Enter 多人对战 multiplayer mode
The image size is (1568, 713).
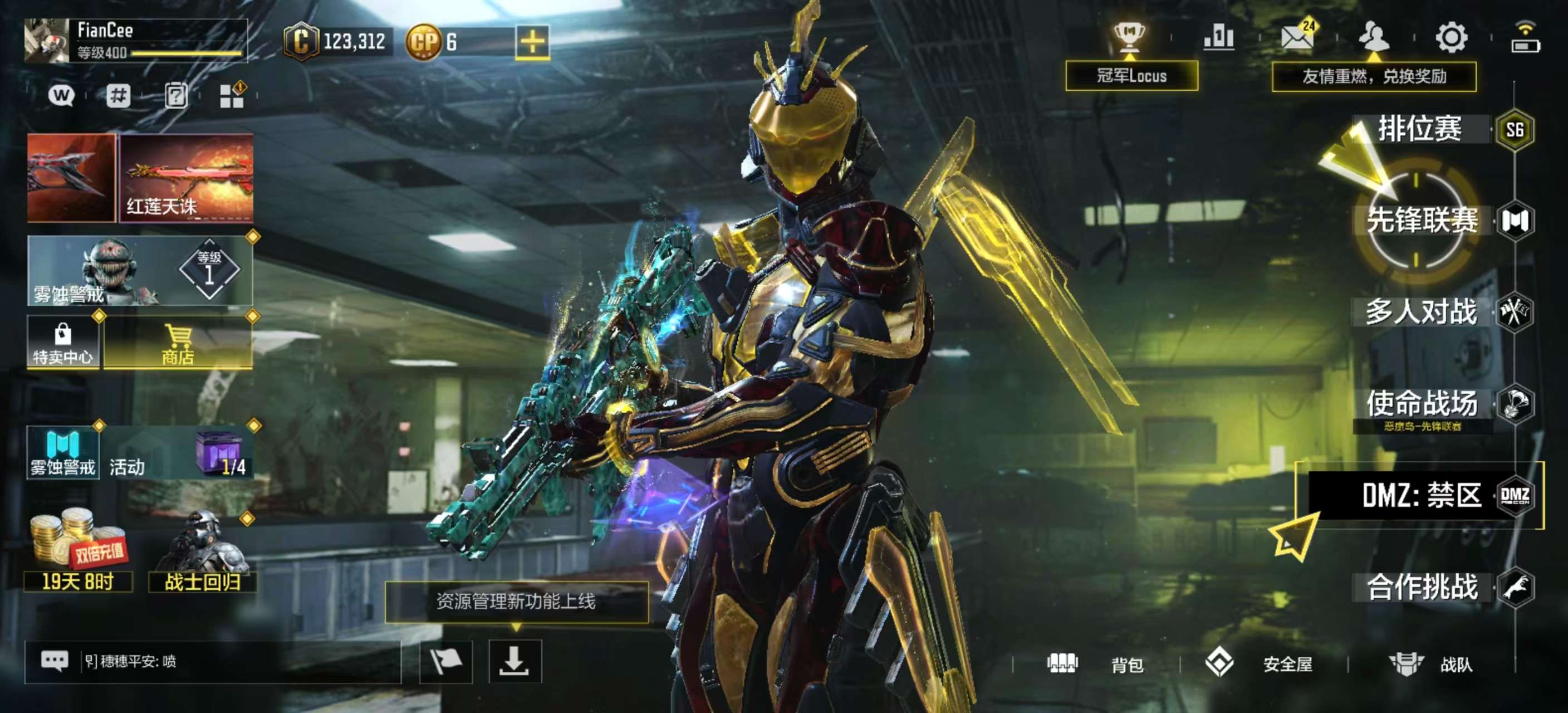(1422, 312)
